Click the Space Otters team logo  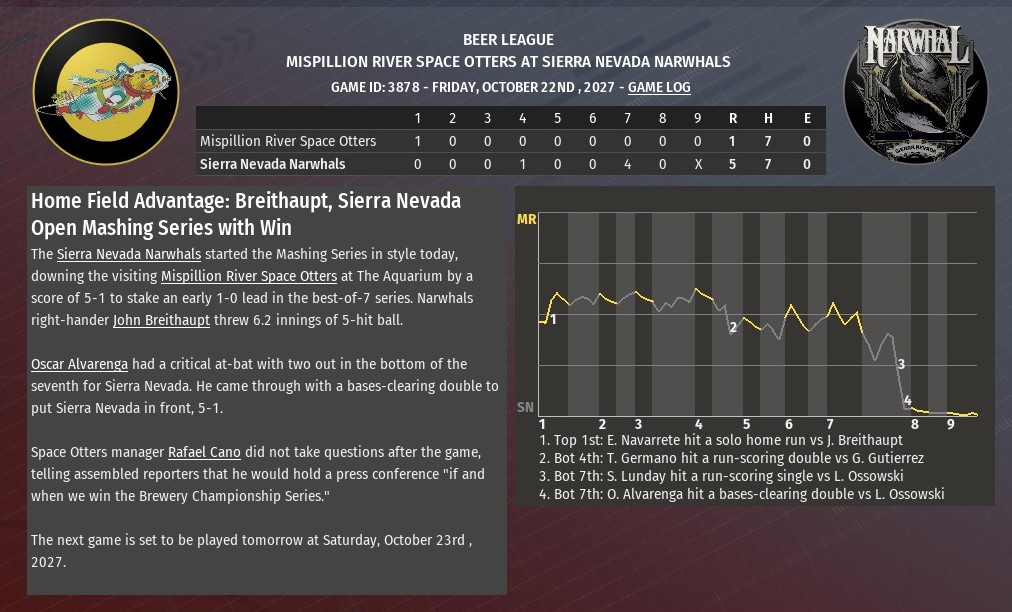(105, 92)
